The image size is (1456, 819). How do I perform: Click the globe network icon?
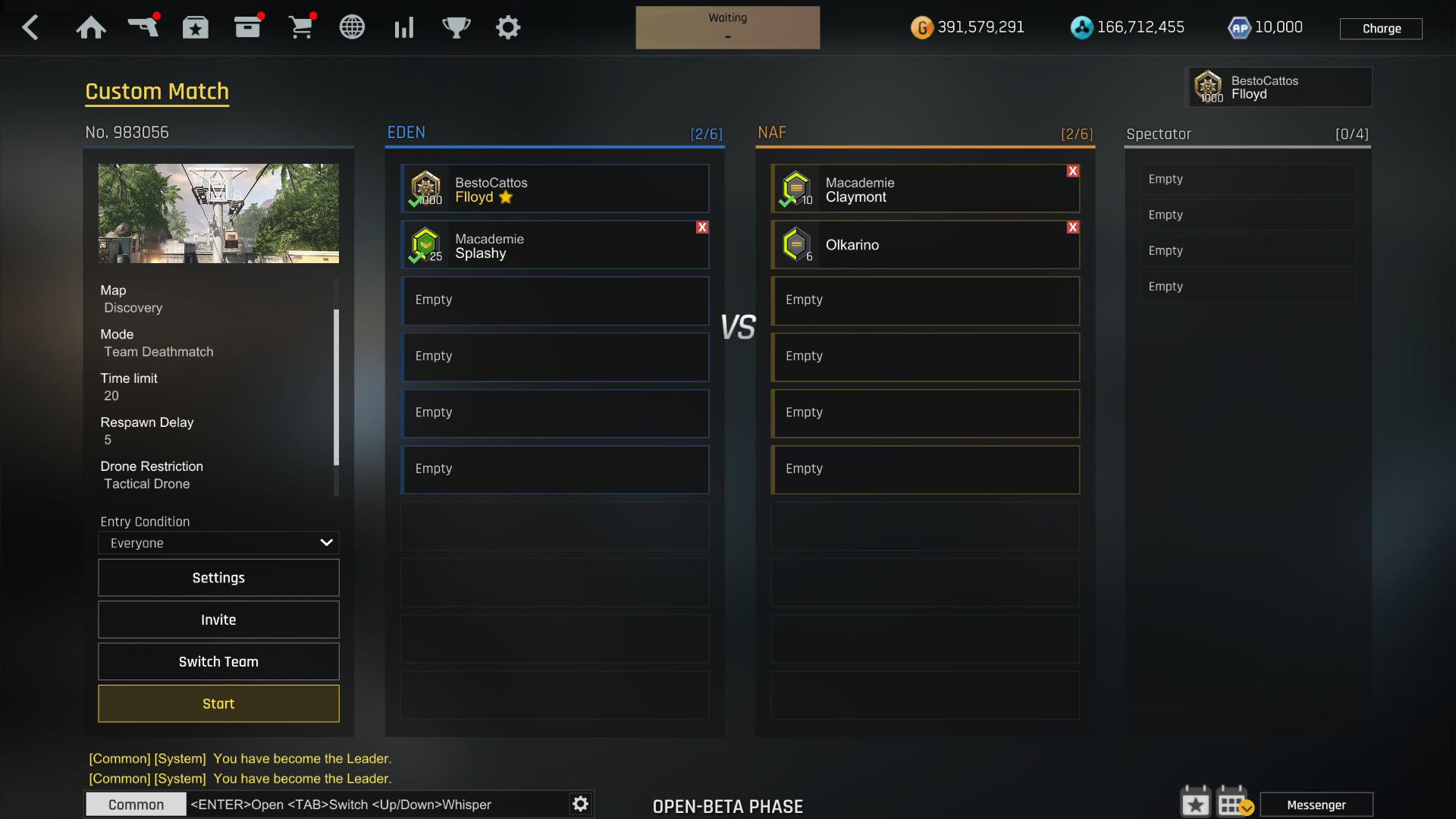[352, 27]
